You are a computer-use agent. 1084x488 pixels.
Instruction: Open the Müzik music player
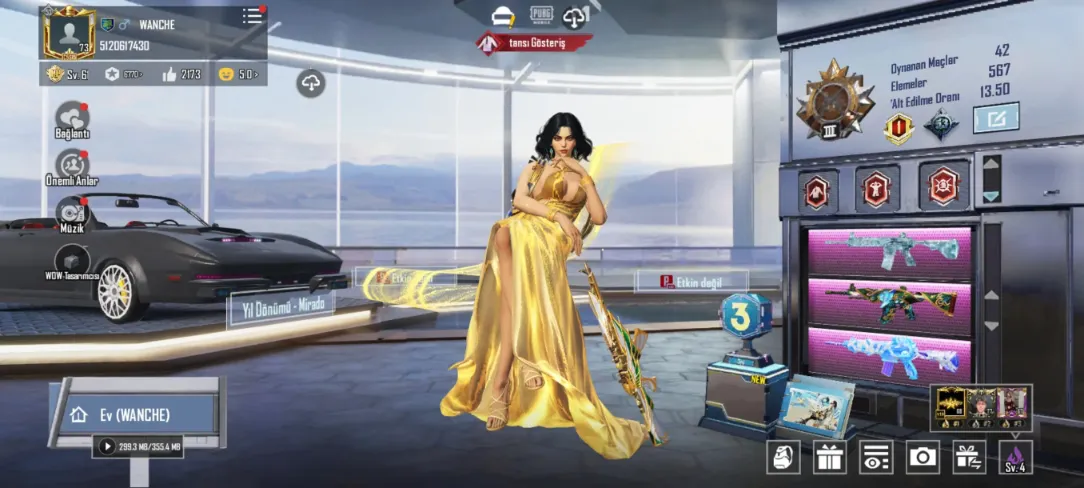click(72, 211)
